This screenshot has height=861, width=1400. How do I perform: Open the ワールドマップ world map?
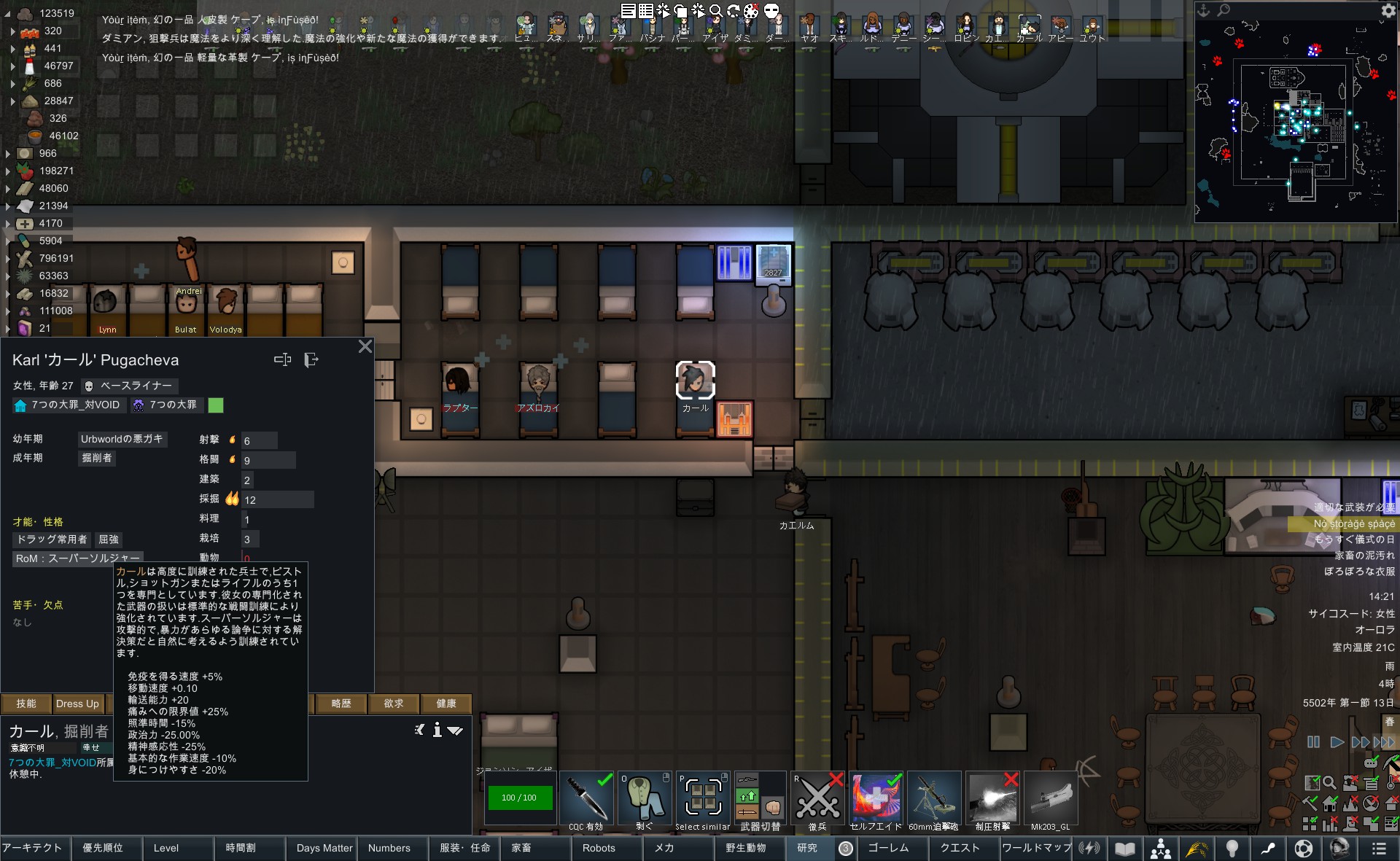(x=1036, y=848)
